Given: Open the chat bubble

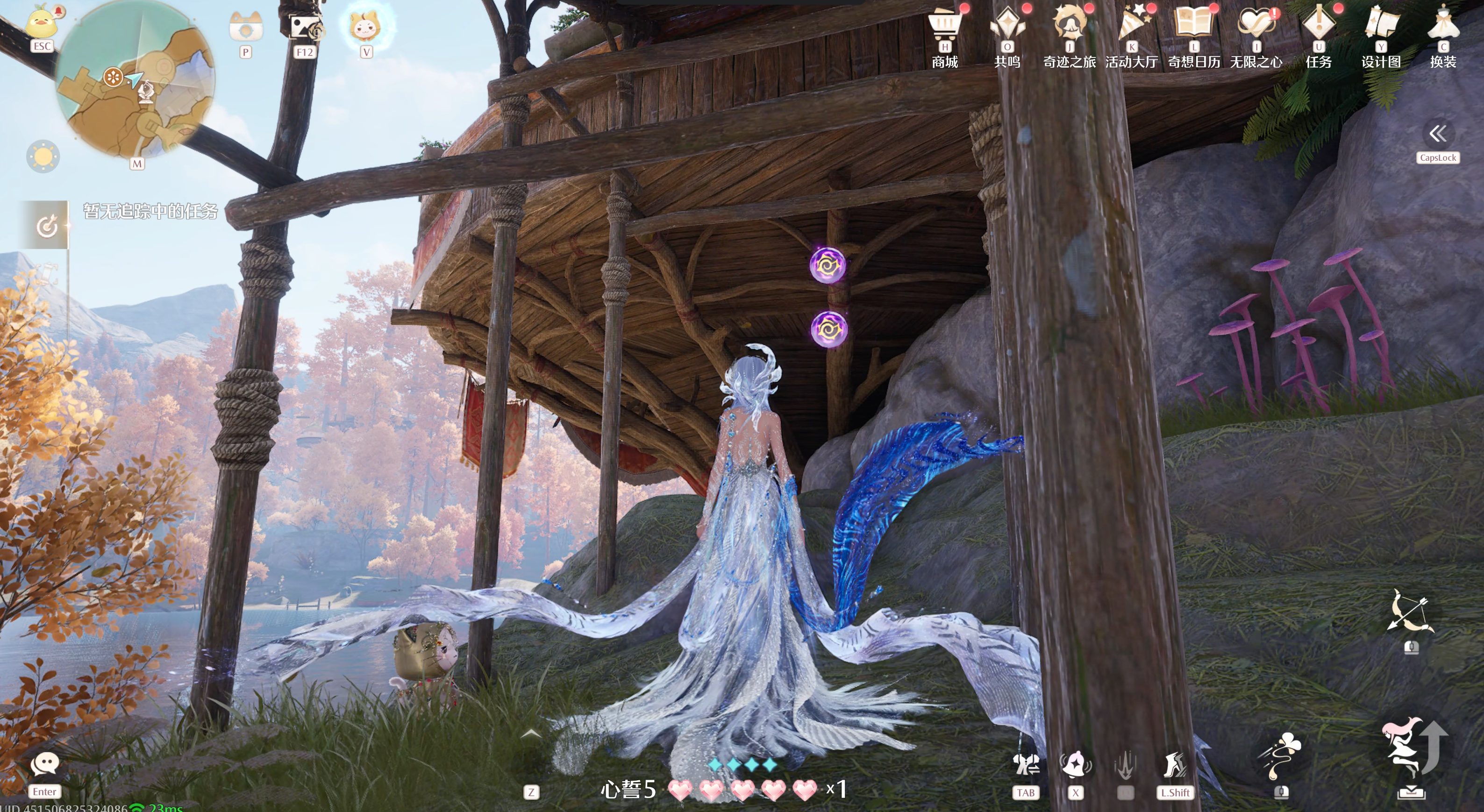Looking at the screenshot, I should point(44,765).
